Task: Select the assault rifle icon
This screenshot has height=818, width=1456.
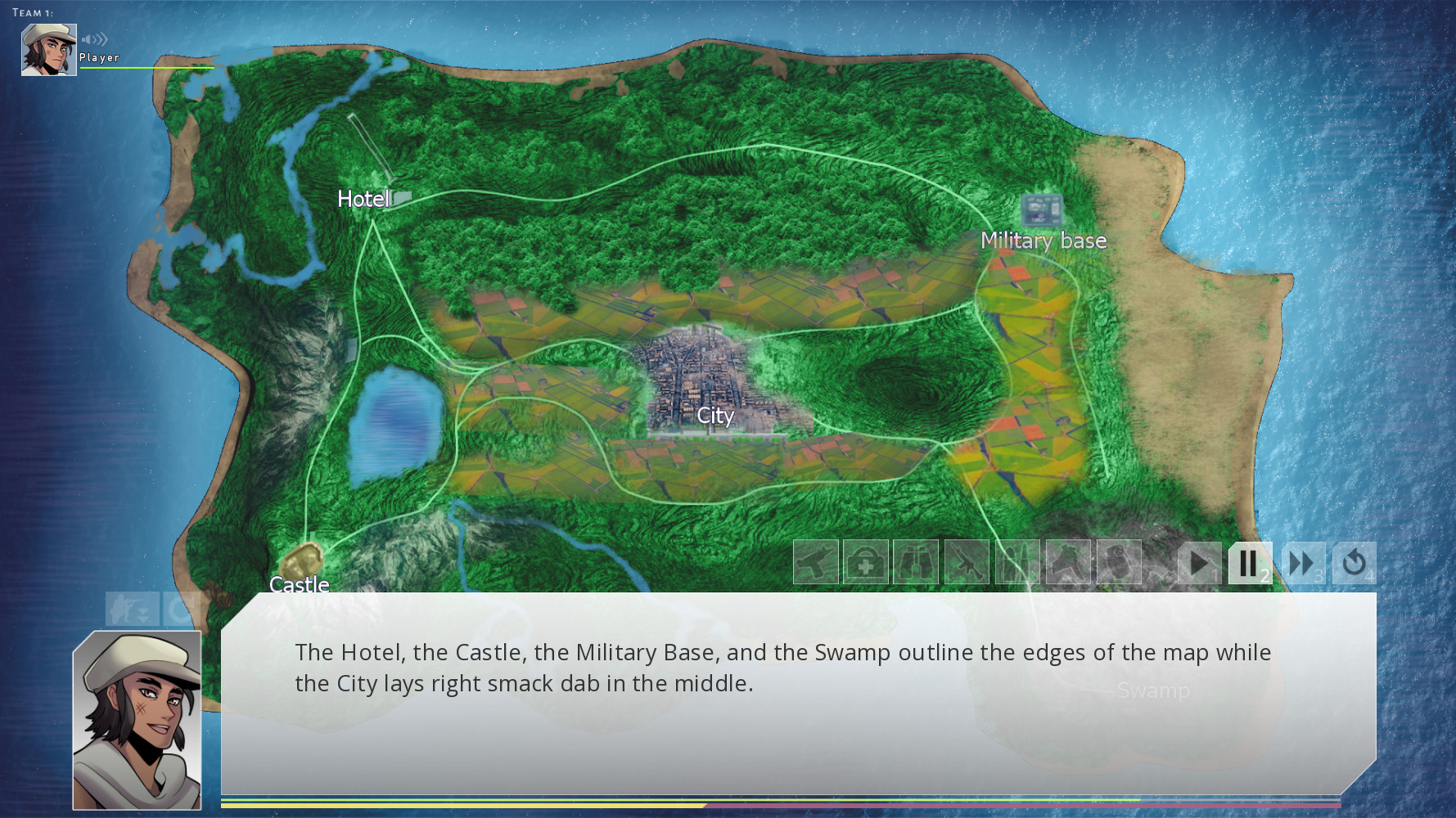Action: pyautogui.click(x=967, y=563)
